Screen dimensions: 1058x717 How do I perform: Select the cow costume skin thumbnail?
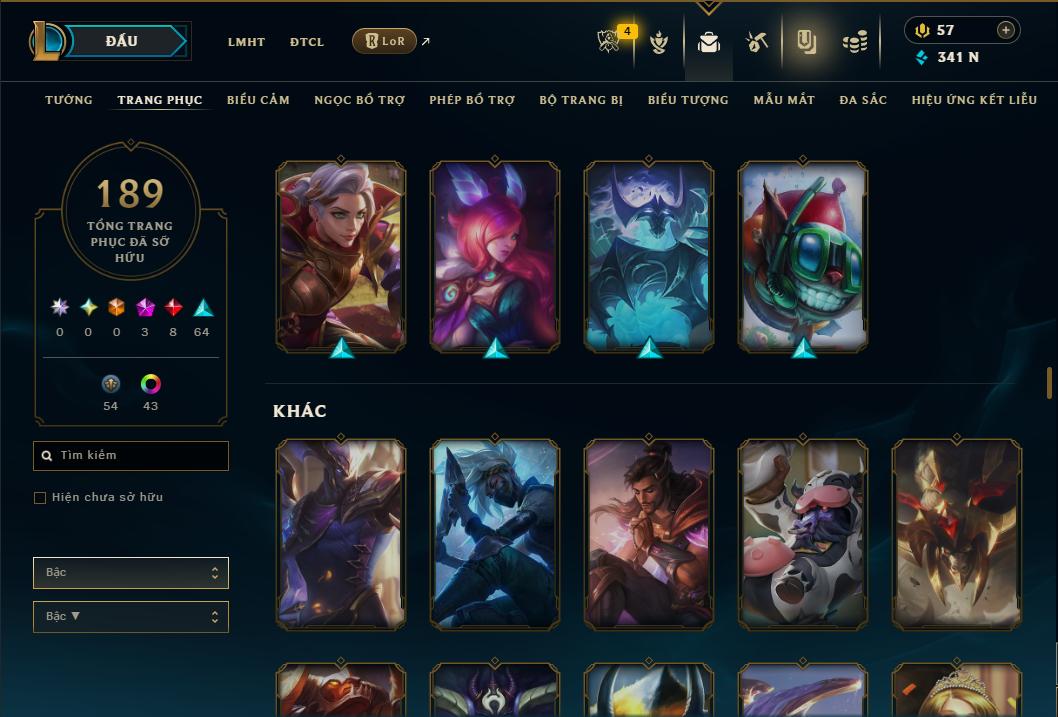(x=803, y=535)
